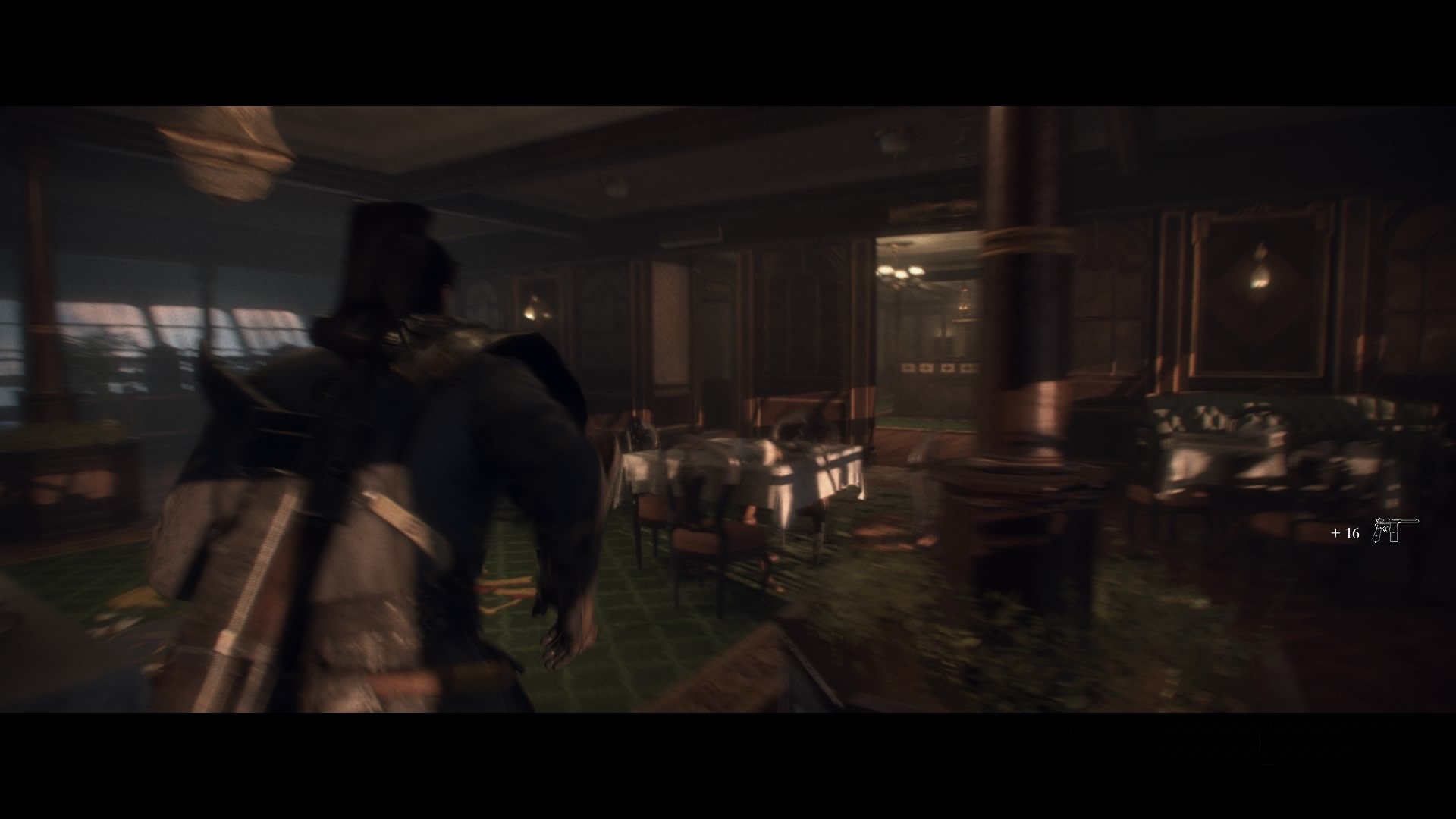Click the pistol icon's barrel outline

point(1407,521)
